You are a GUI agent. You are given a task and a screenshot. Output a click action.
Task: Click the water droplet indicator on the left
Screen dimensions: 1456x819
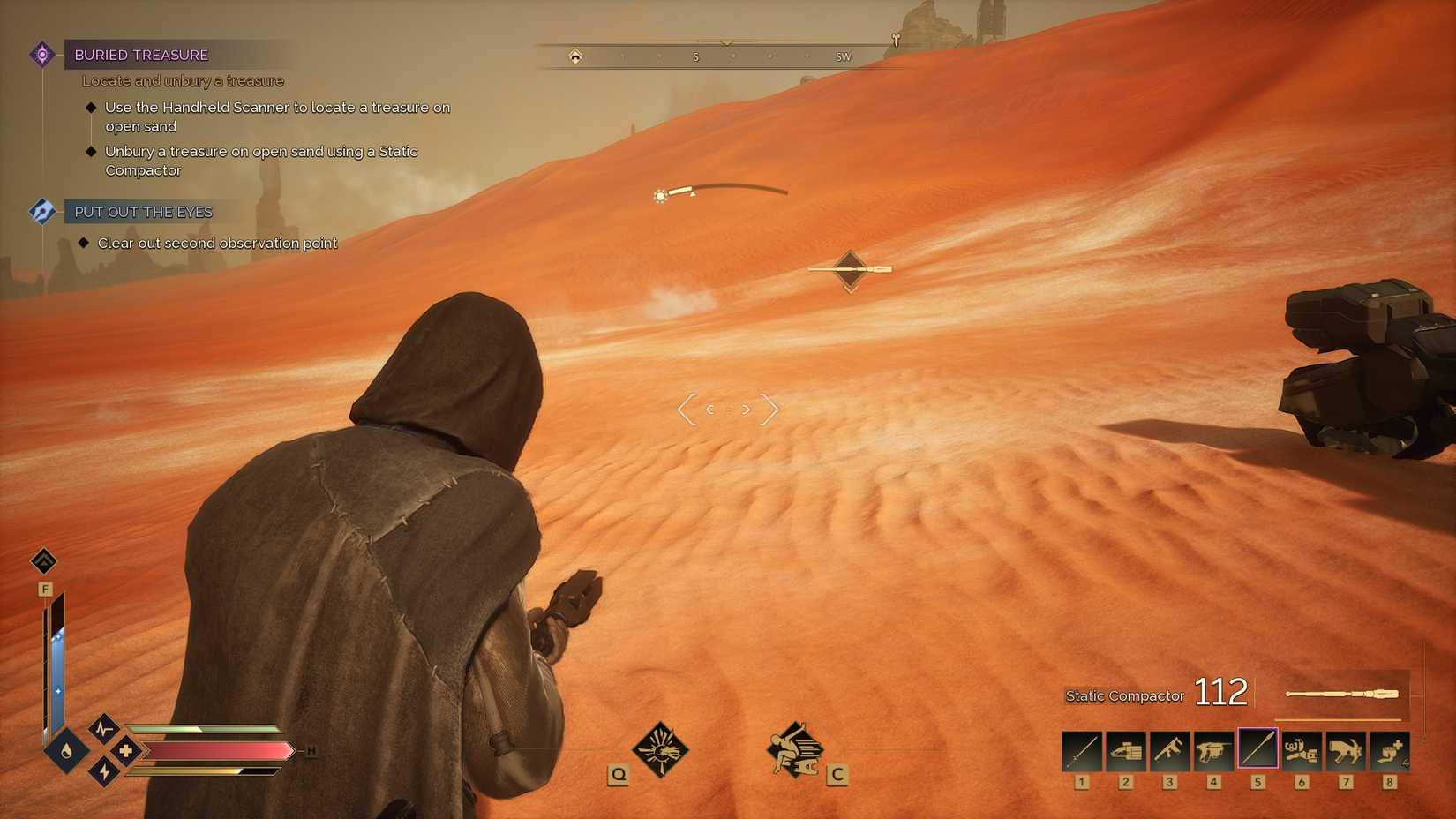pos(64,752)
